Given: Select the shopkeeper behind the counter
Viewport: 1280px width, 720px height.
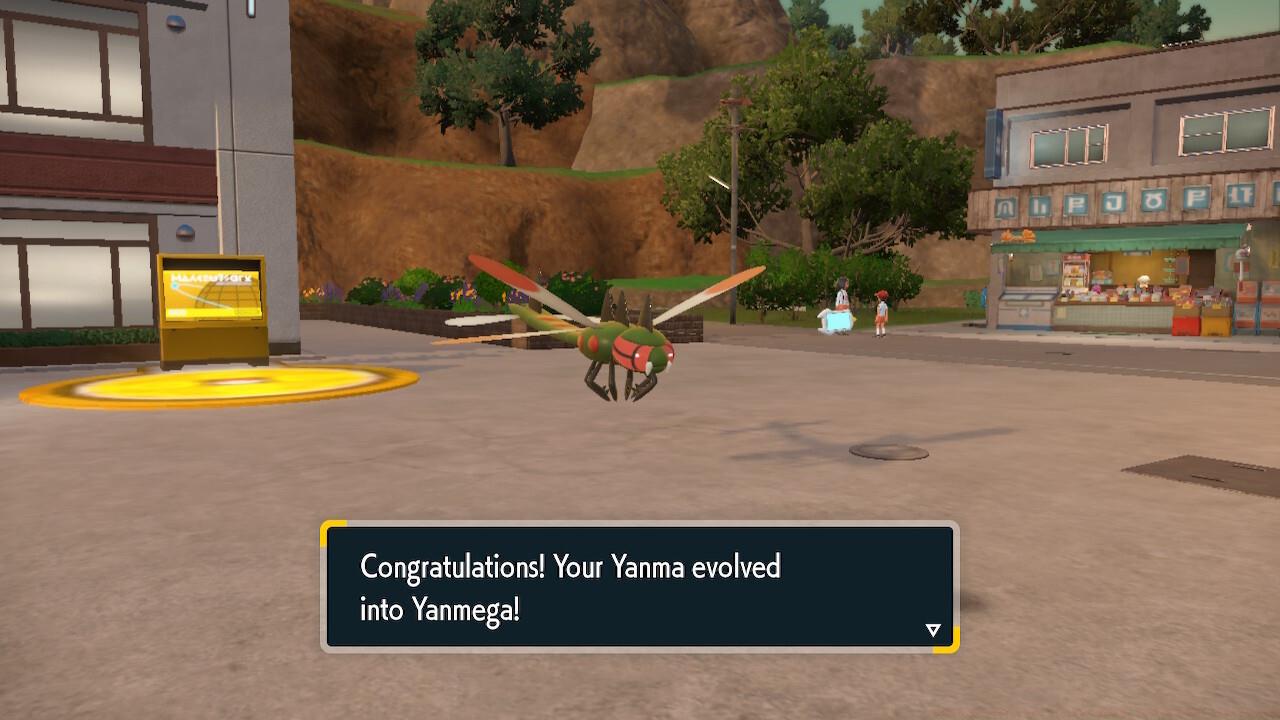Looking at the screenshot, I should [1144, 281].
